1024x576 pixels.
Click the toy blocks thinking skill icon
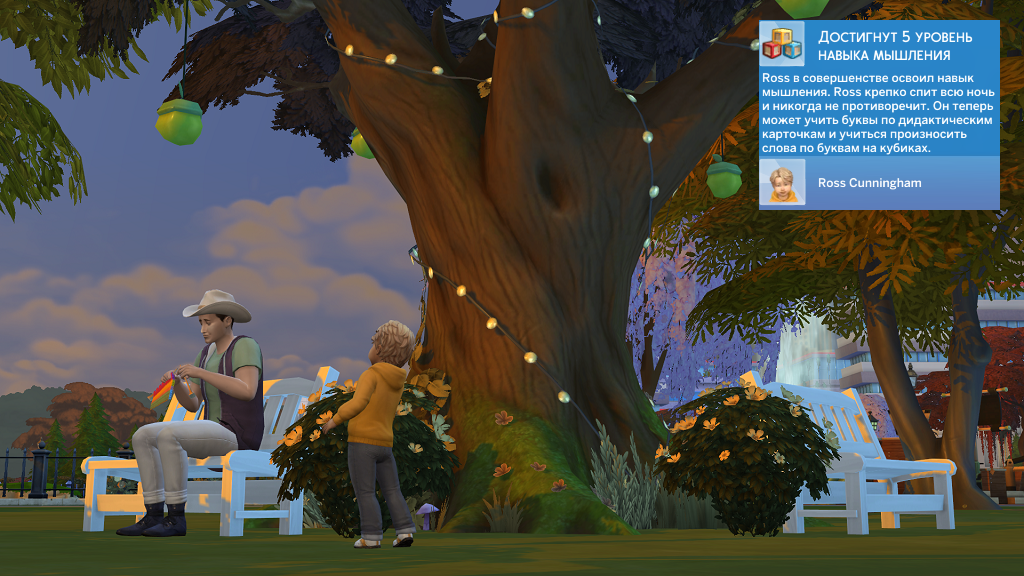click(782, 45)
